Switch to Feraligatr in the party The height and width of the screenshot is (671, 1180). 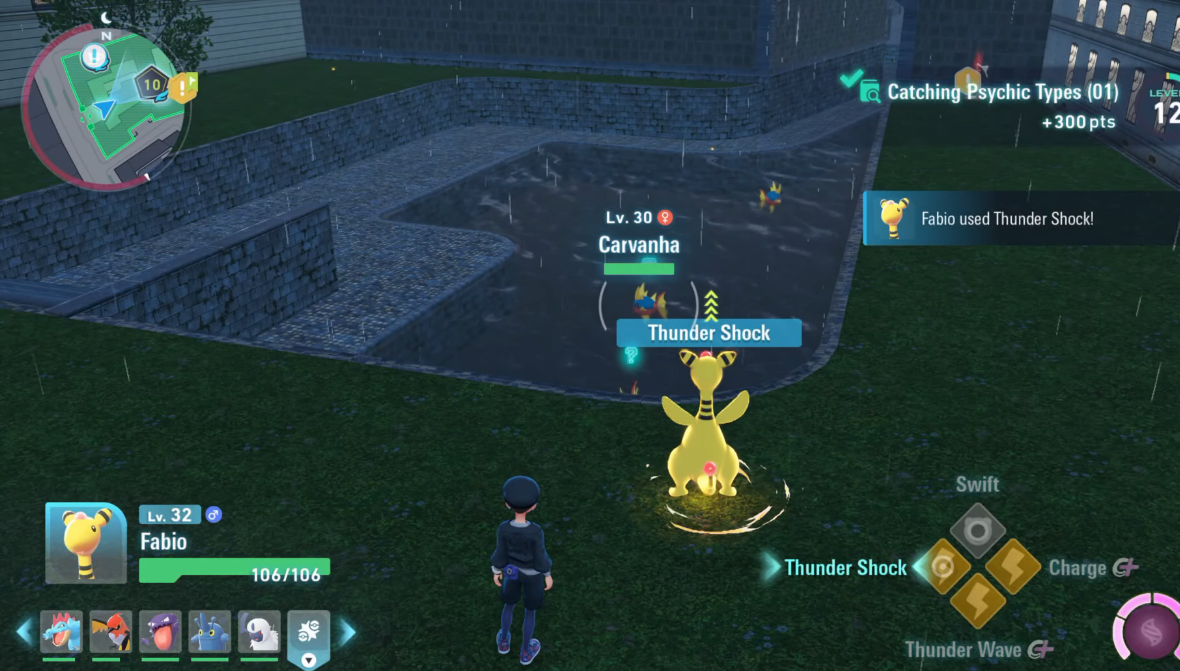tap(61, 632)
